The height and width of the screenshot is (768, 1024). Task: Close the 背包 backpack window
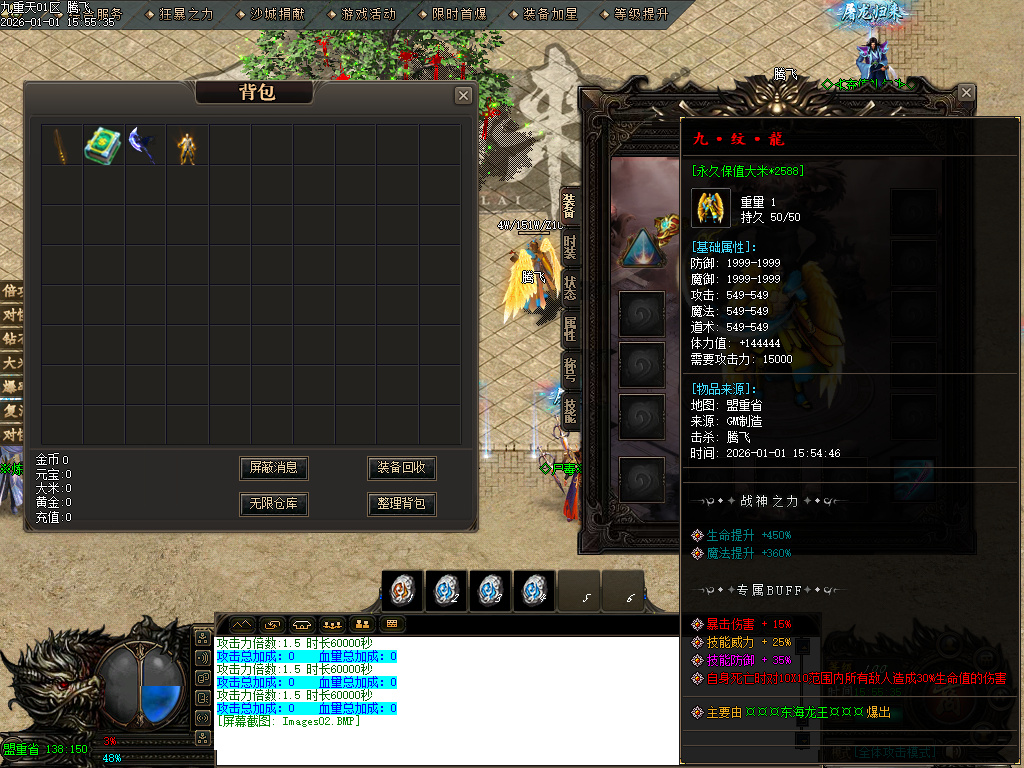coord(463,95)
